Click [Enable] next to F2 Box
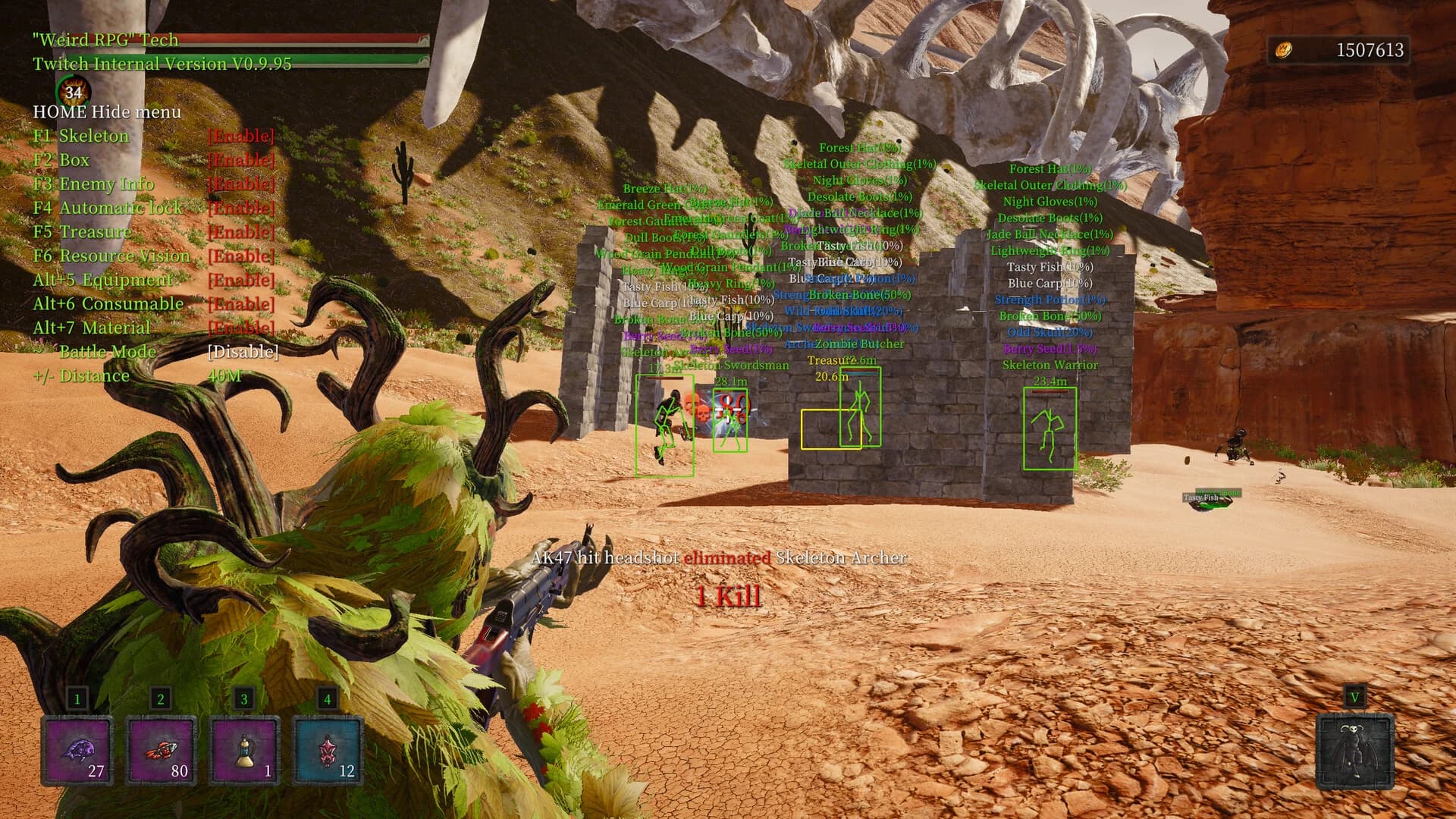This screenshot has height=819, width=1456. pos(240,160)
